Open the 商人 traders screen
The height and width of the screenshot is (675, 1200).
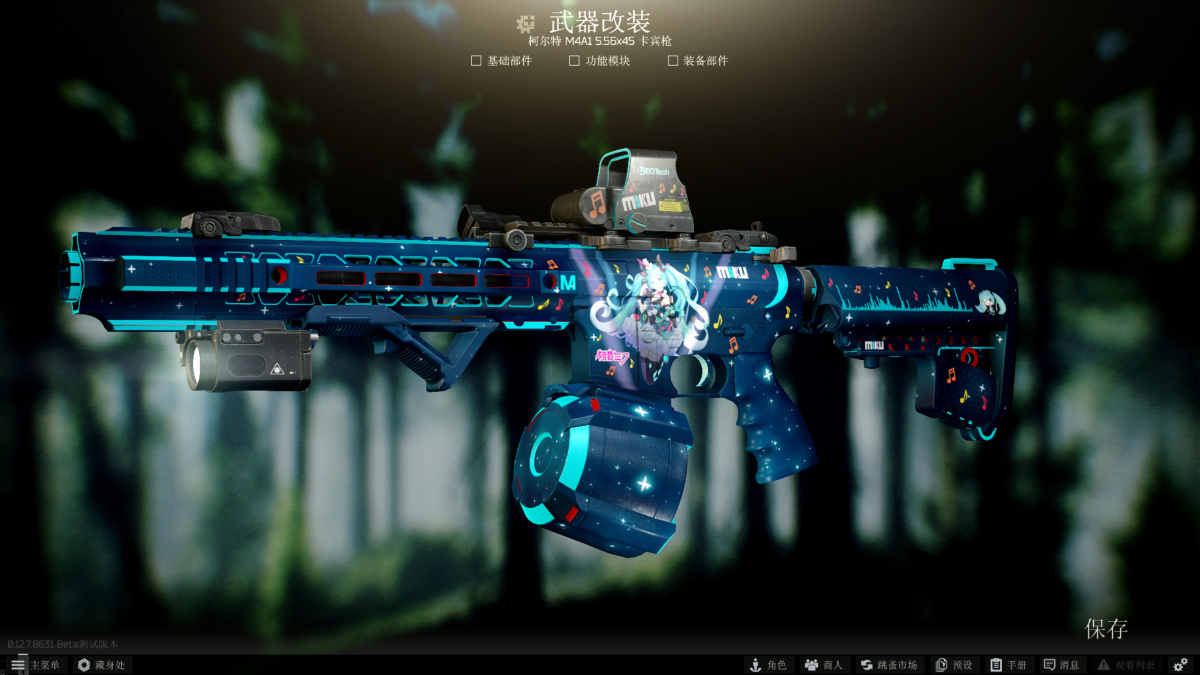824,665
